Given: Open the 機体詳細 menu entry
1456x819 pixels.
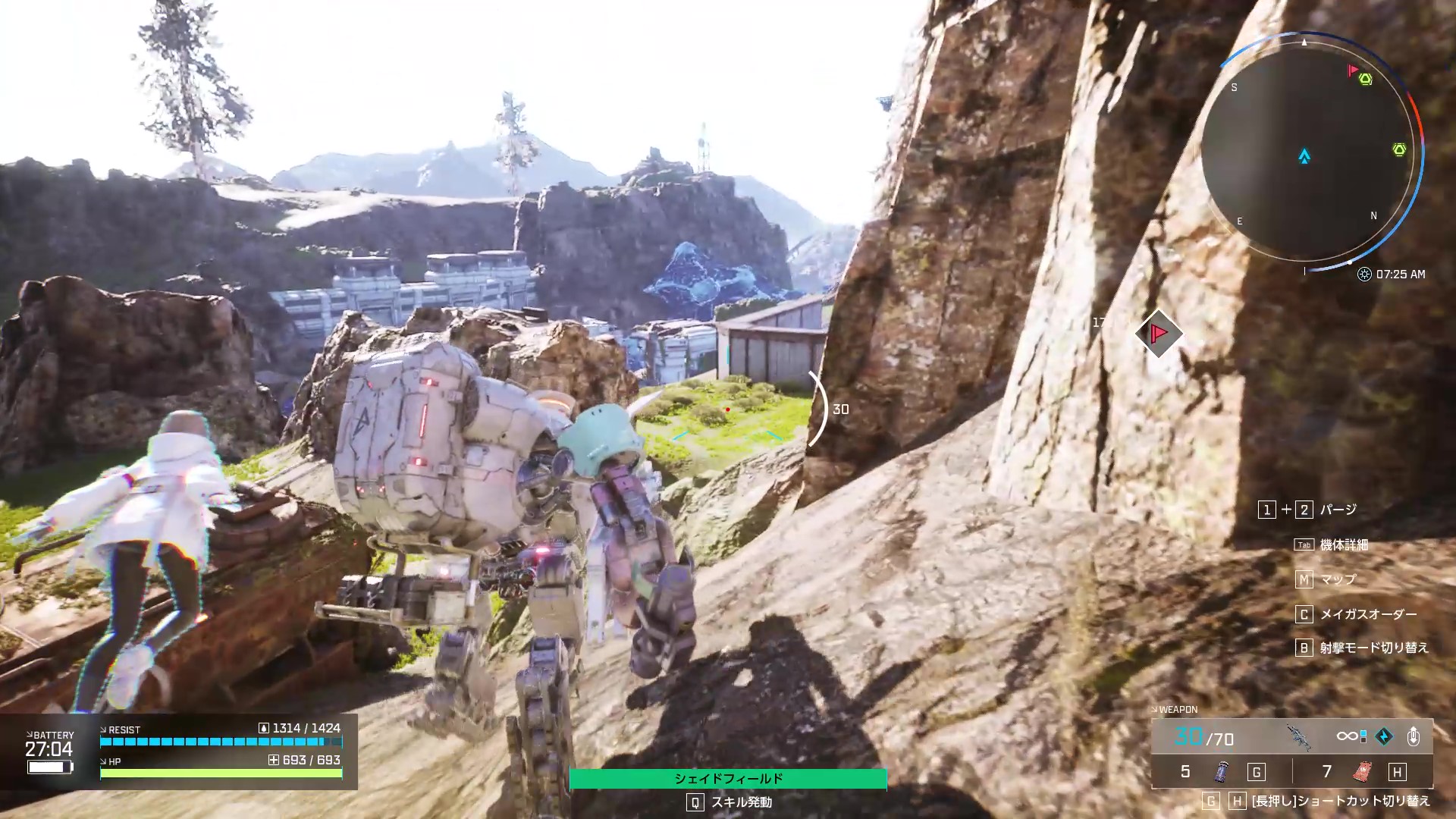Looking at the screenshot, I should pyautogui.click(x=1344, y=545).
